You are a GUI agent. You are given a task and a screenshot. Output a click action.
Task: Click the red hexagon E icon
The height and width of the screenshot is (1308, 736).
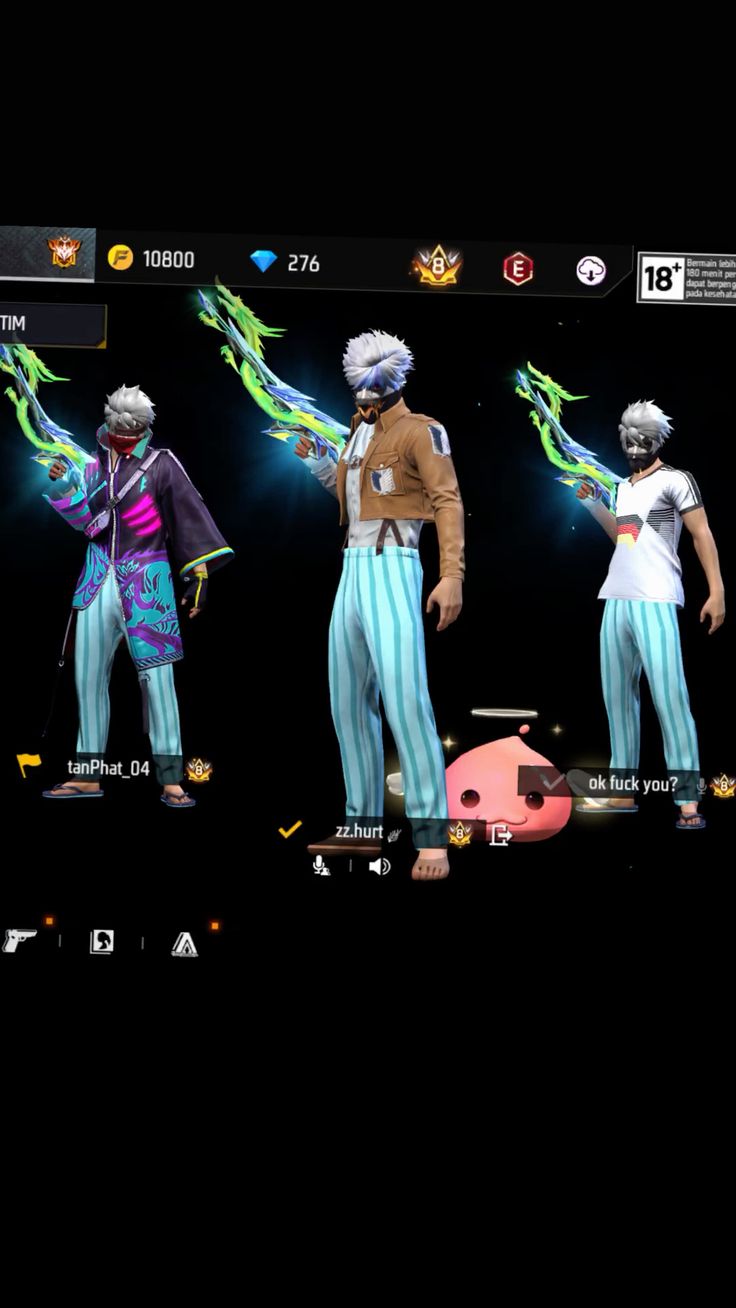517,269
